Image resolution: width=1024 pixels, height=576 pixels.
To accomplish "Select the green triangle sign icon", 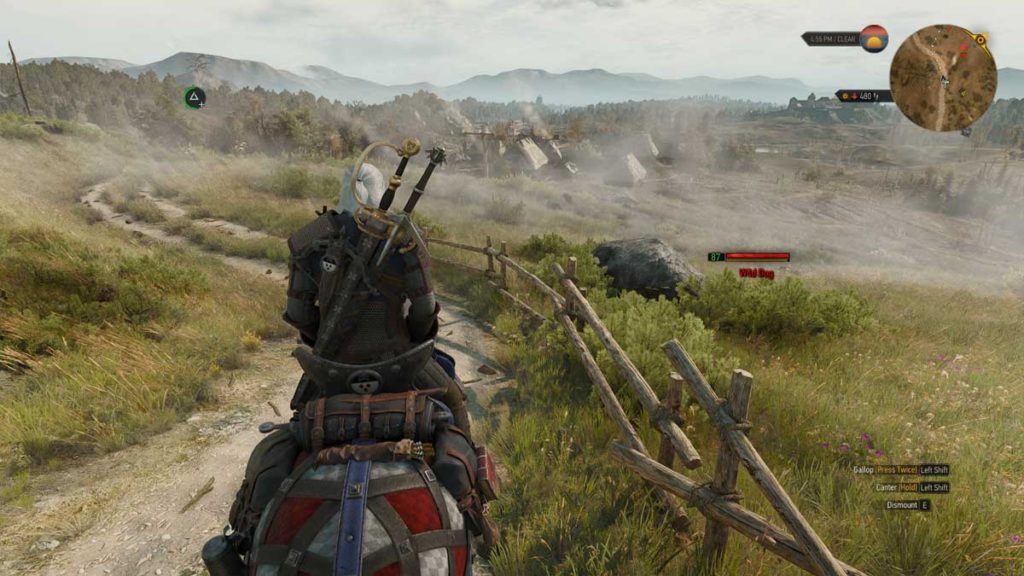I will point(195,97).
